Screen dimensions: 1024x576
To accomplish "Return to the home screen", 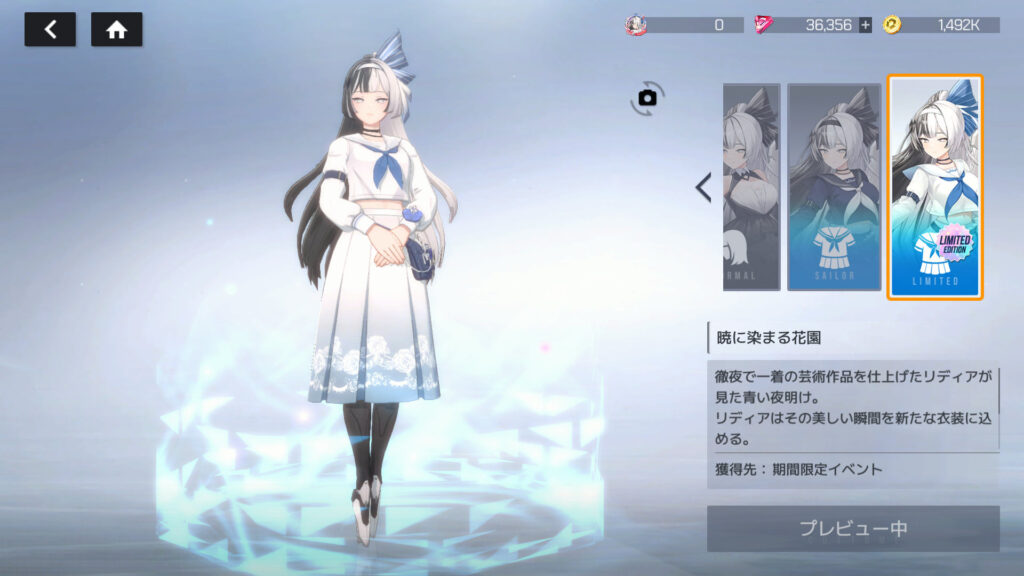I will click(x=116, y=30).
